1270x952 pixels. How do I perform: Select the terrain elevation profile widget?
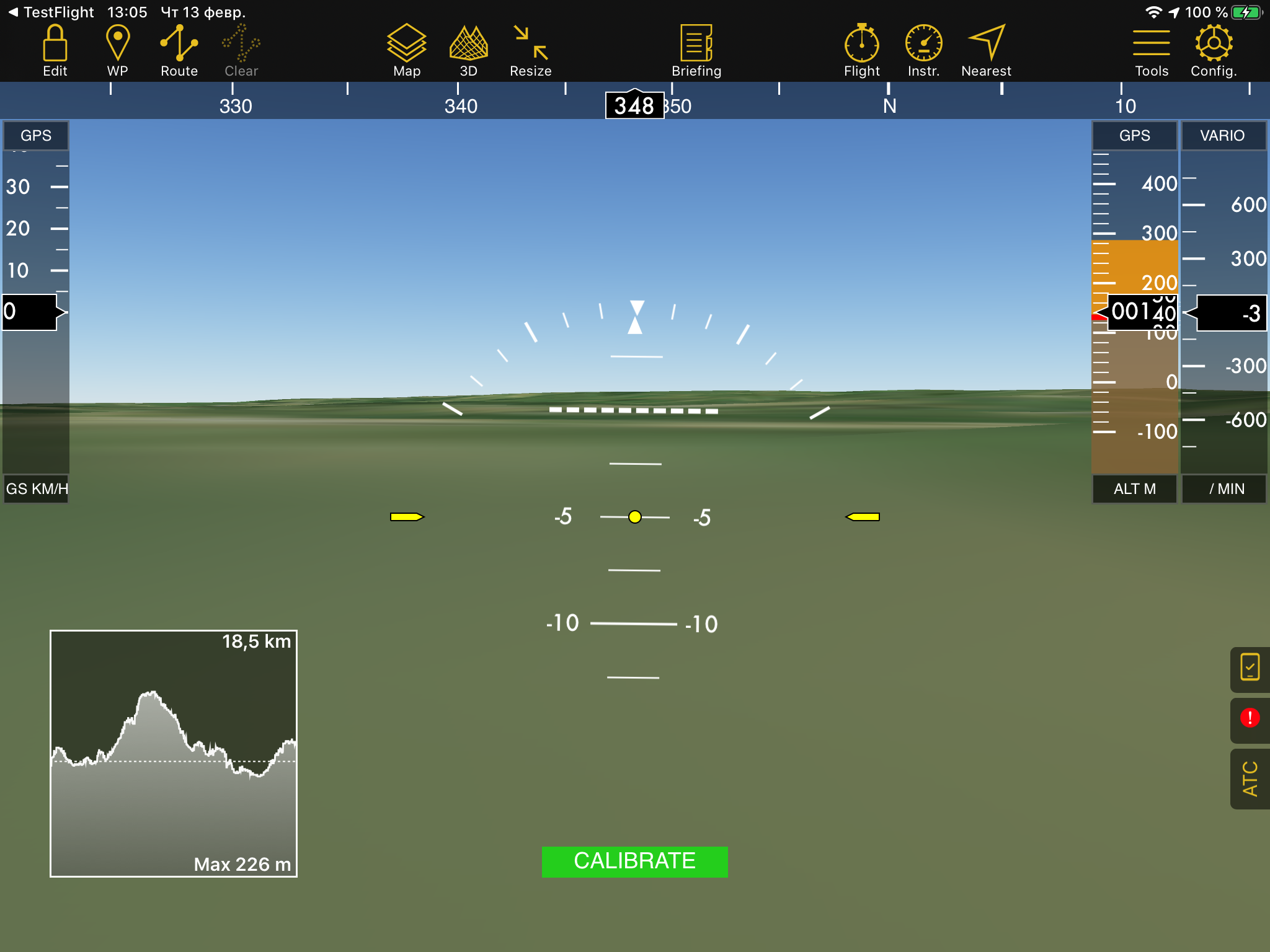(x=174, y=753)
